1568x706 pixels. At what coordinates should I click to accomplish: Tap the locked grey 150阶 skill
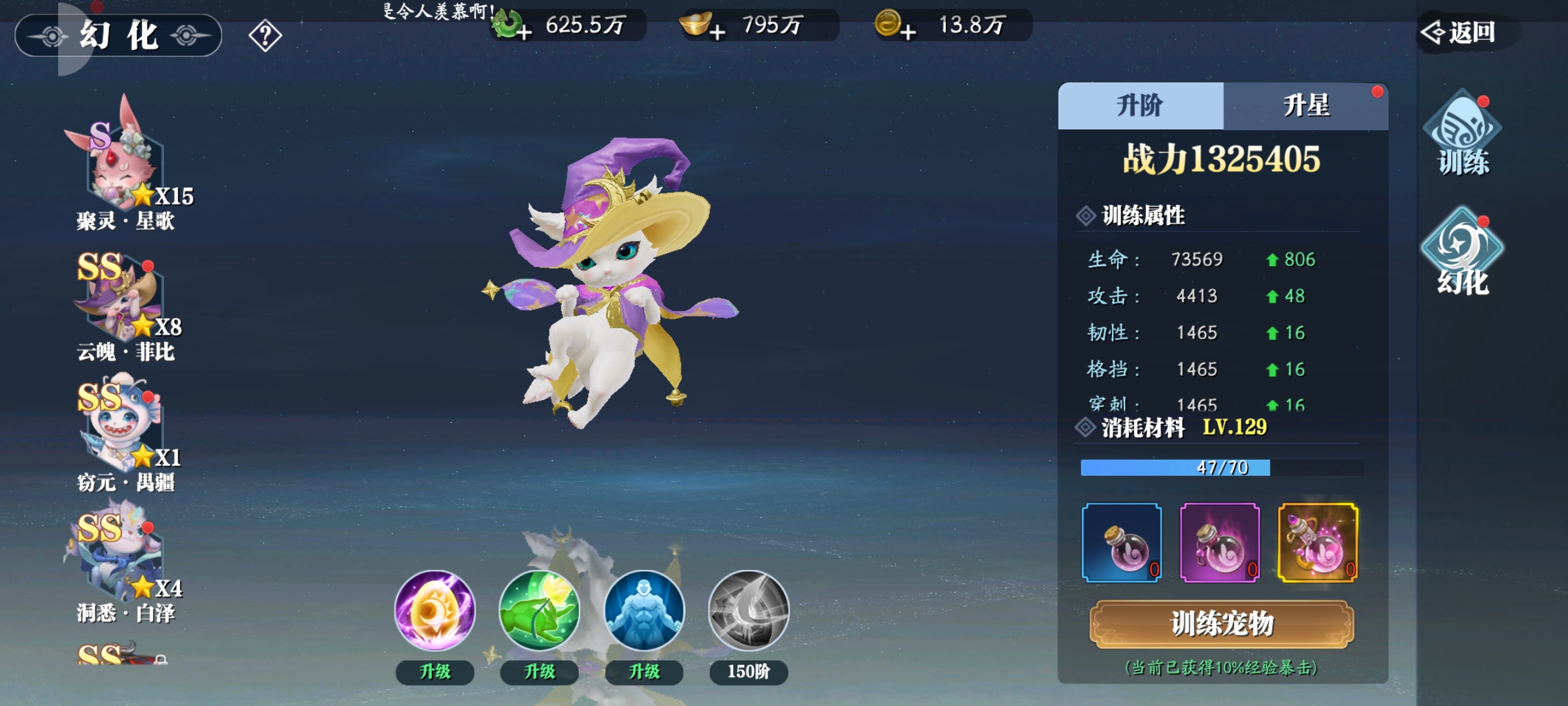coord(749,611)
